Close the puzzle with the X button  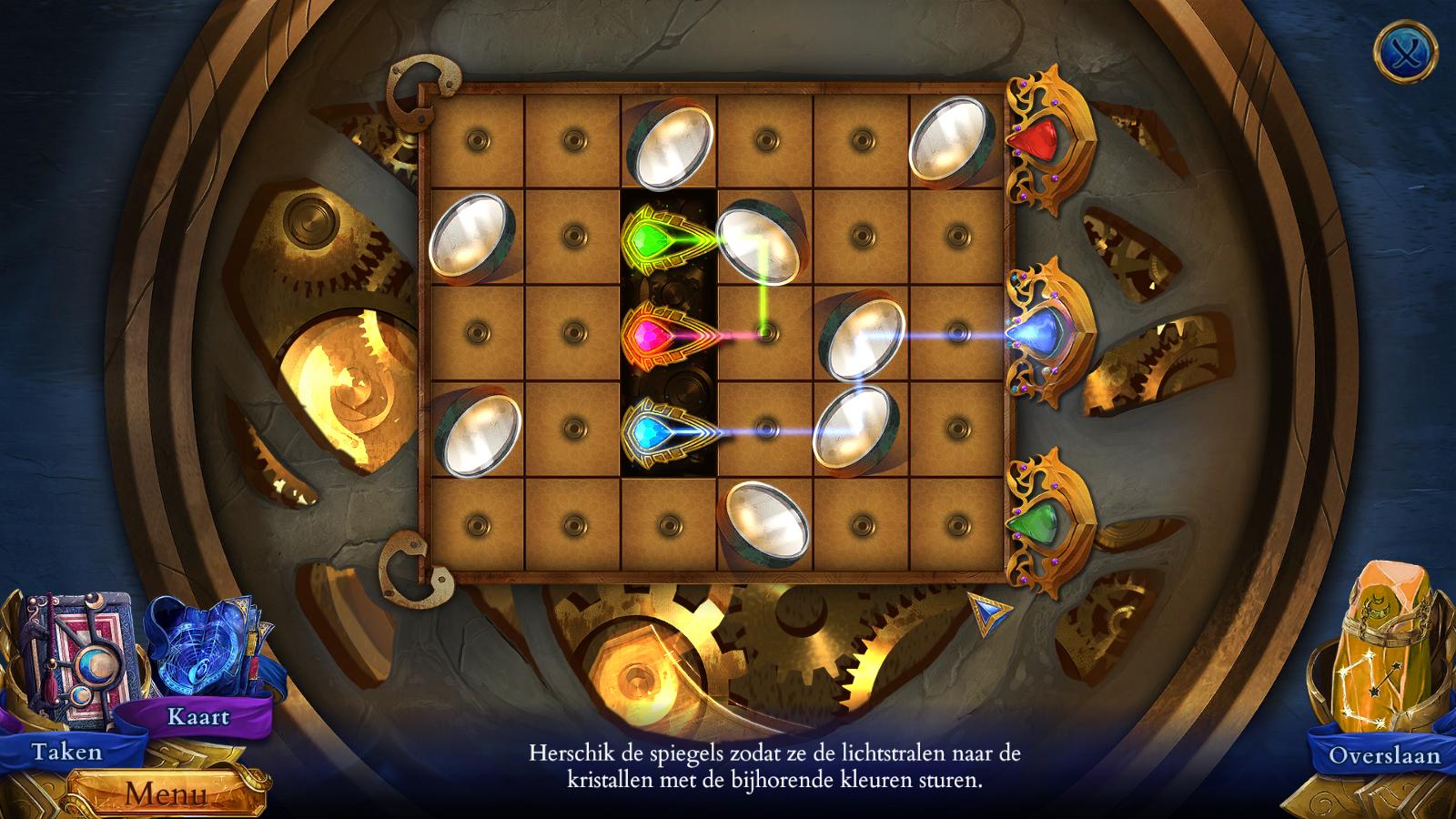tap(1405, 50)
